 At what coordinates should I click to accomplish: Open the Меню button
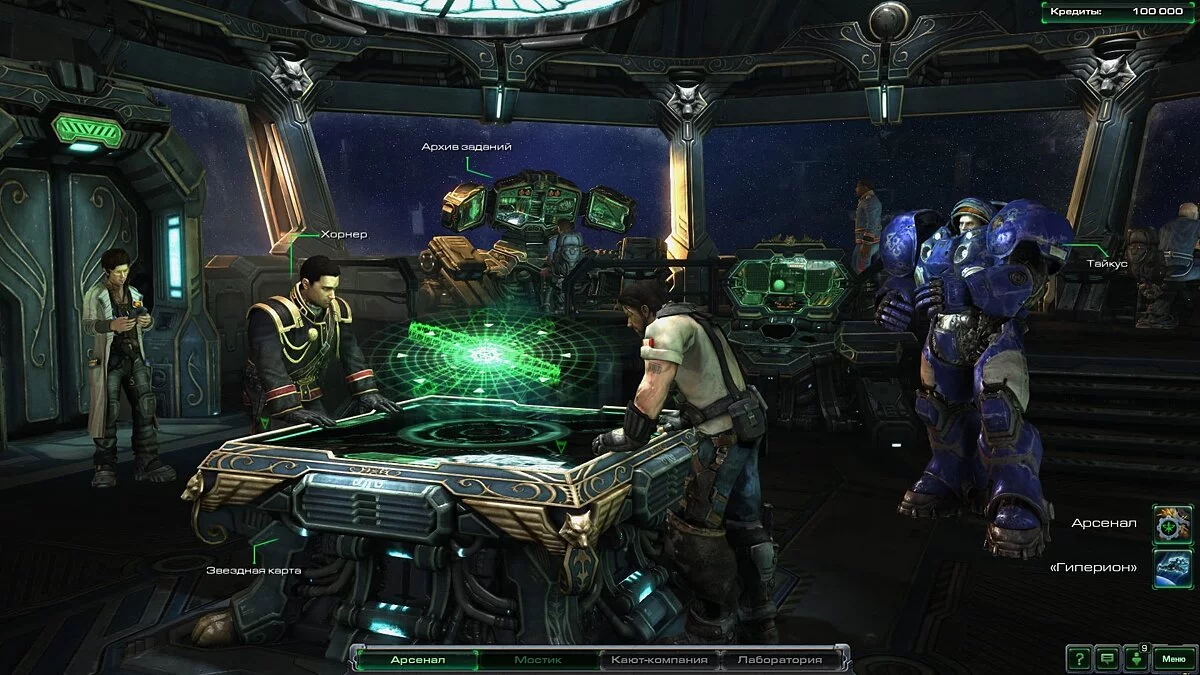[x=1173, y=658]
